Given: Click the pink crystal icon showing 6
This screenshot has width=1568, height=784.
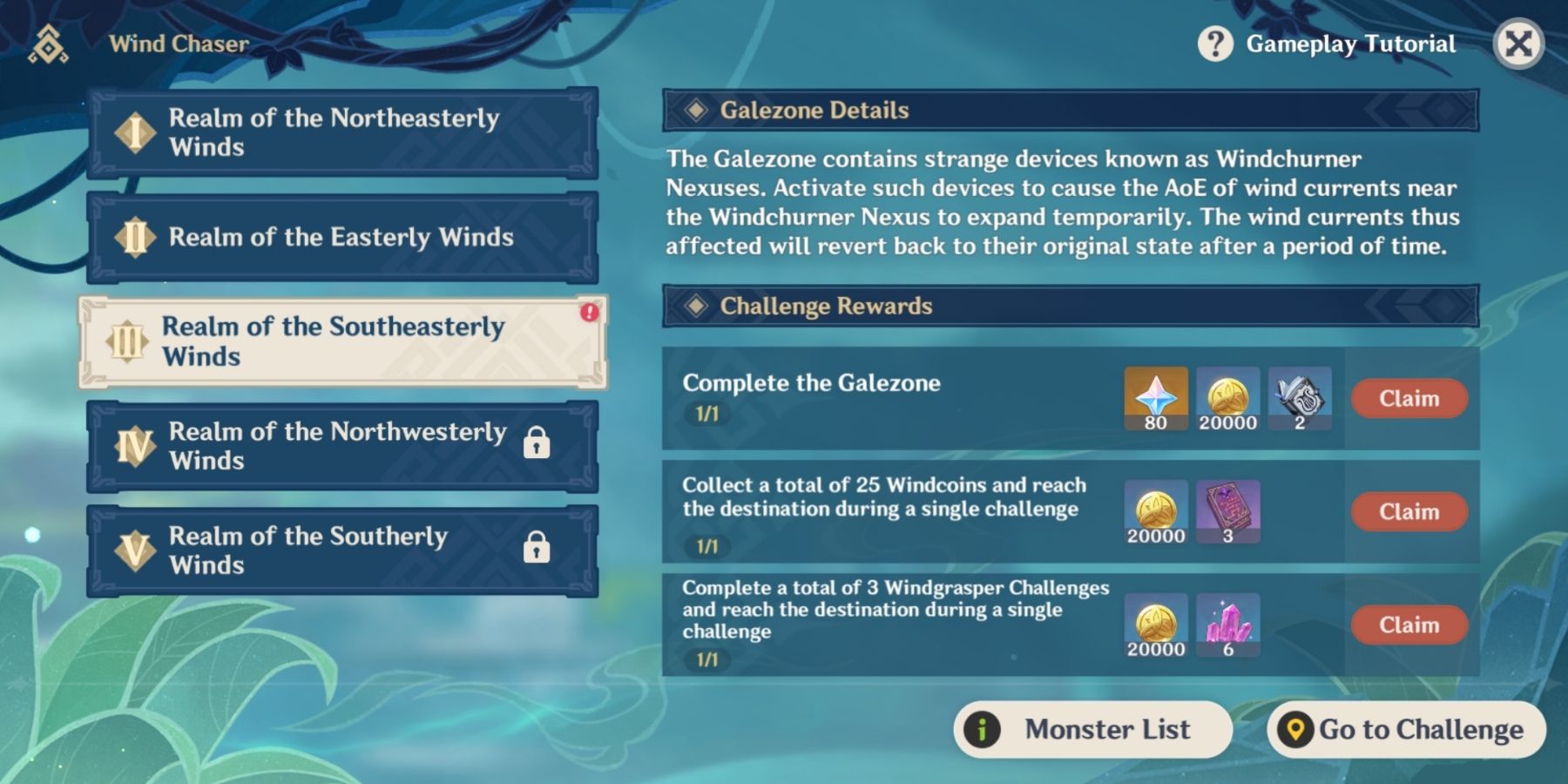Looking at the screenshot, I should tap(1227, 625).
